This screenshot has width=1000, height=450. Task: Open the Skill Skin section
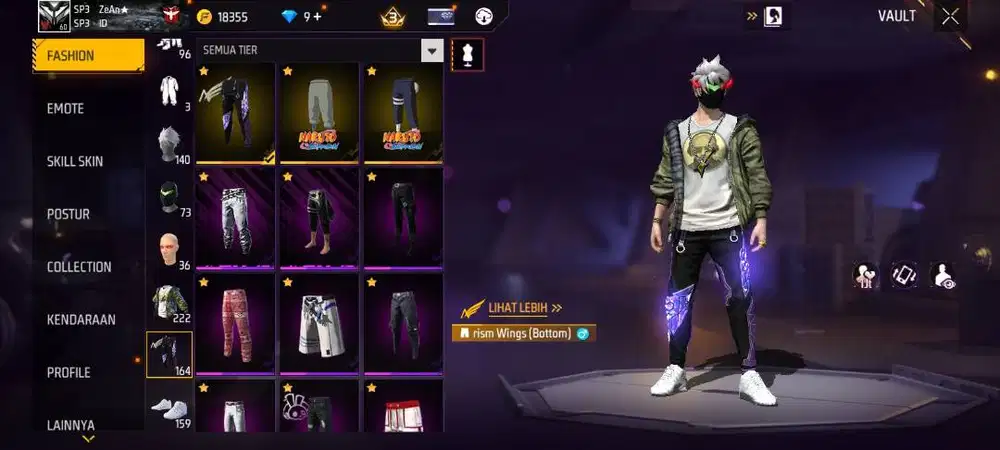click(88, 161)
